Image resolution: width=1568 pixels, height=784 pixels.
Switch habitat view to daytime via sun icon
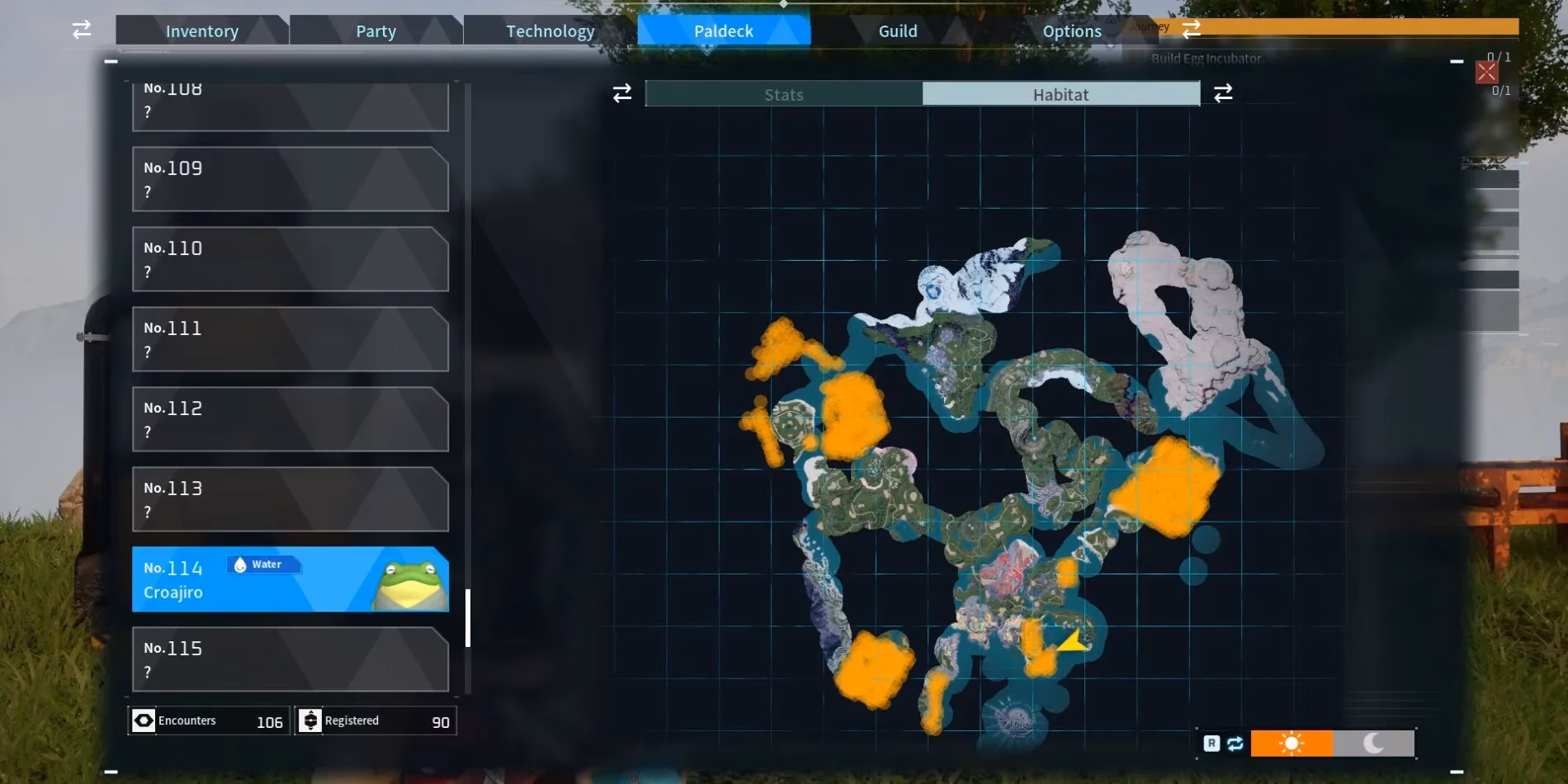coord(1292,744)
